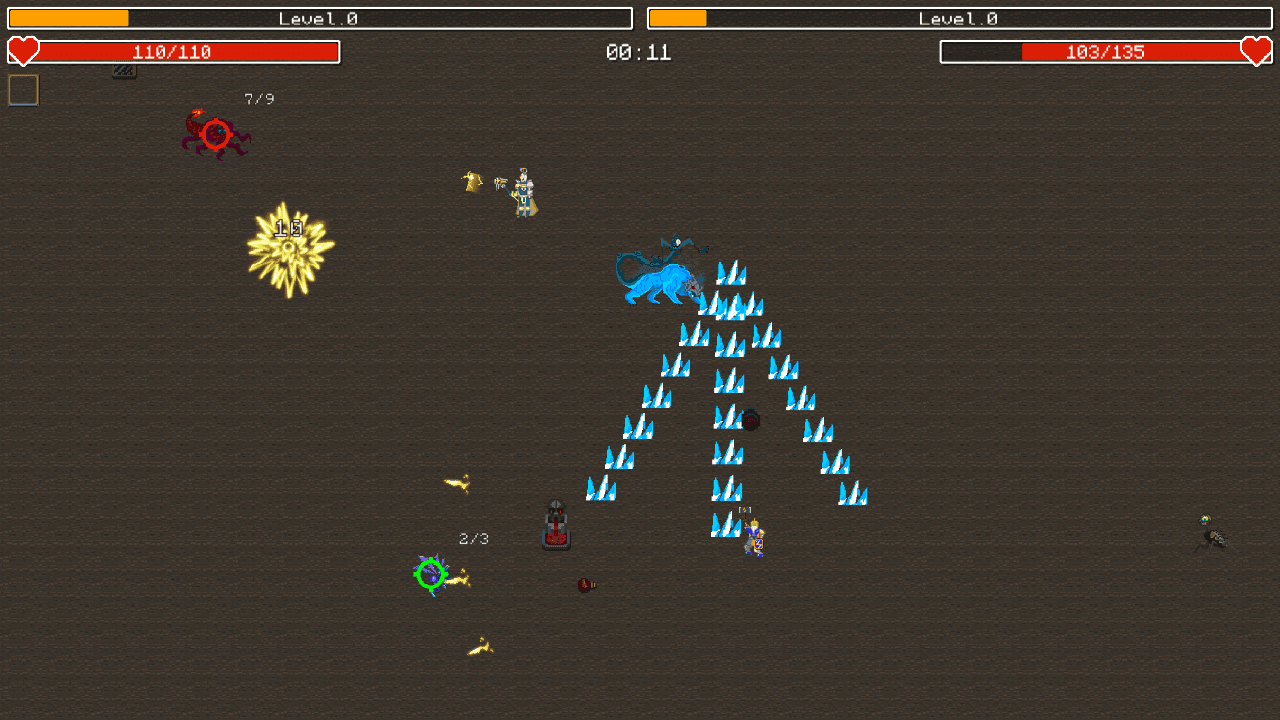The width and height of the screenshot is (1280, 720).
Task: Click the red heart icon on the left
Action: click(23, 51)
